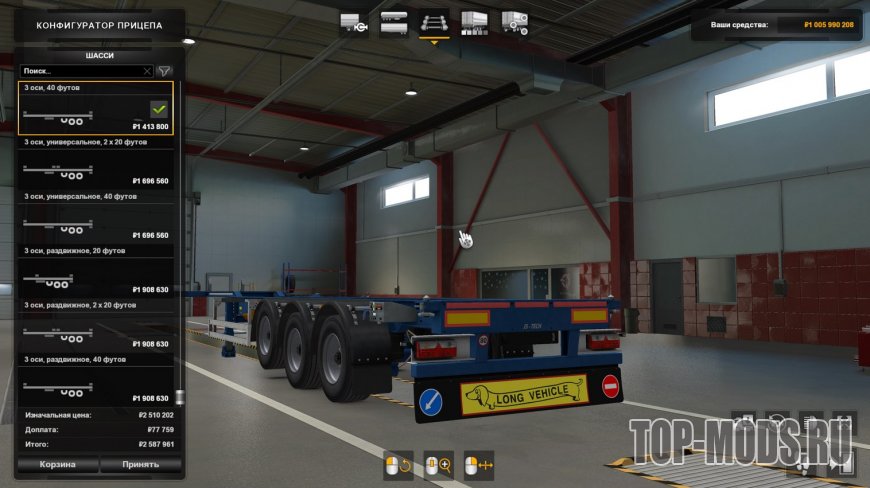Open the filter funnel next to search

165,72
